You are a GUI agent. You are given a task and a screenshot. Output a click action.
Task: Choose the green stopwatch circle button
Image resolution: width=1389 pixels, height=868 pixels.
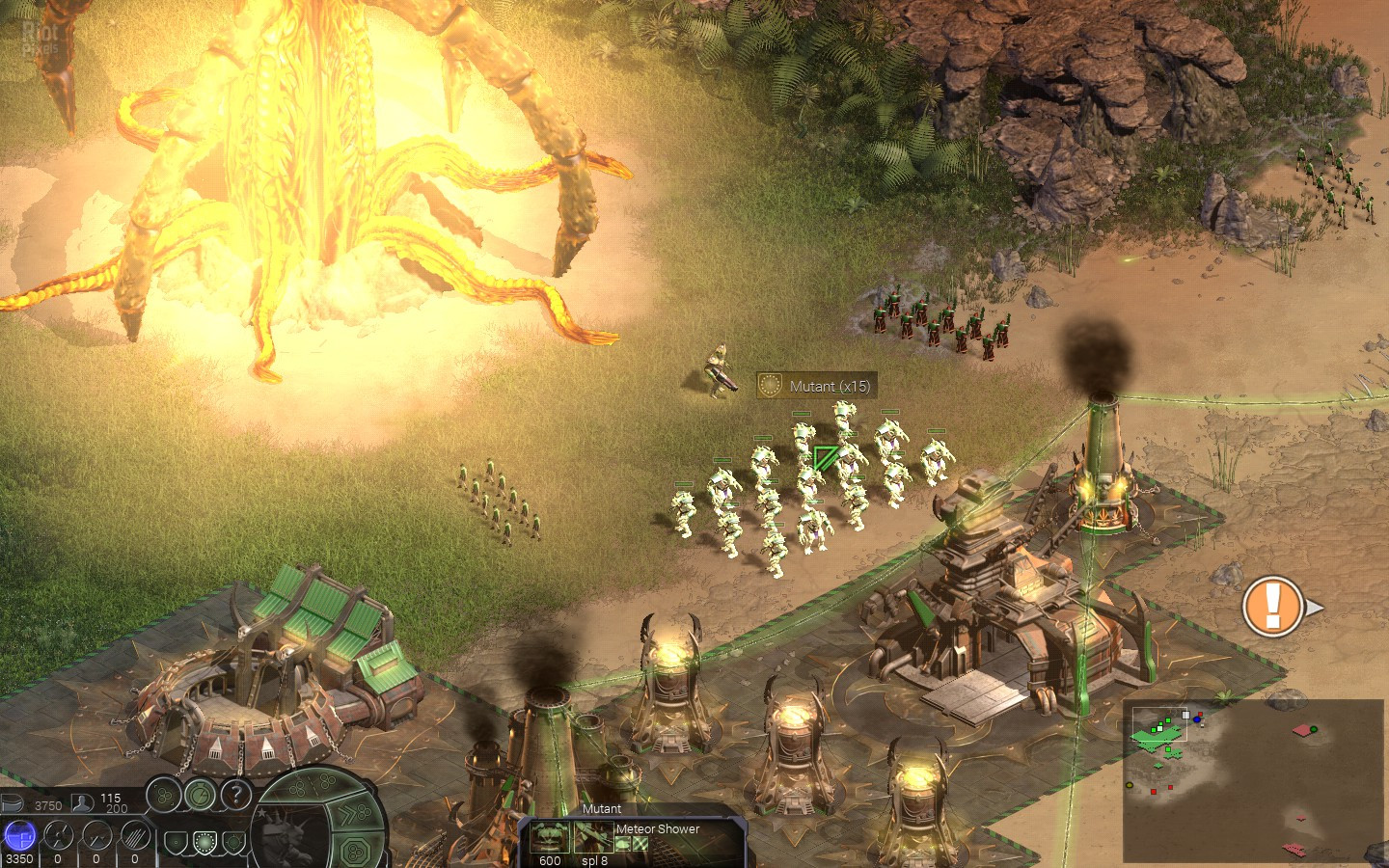pos(200,795)
